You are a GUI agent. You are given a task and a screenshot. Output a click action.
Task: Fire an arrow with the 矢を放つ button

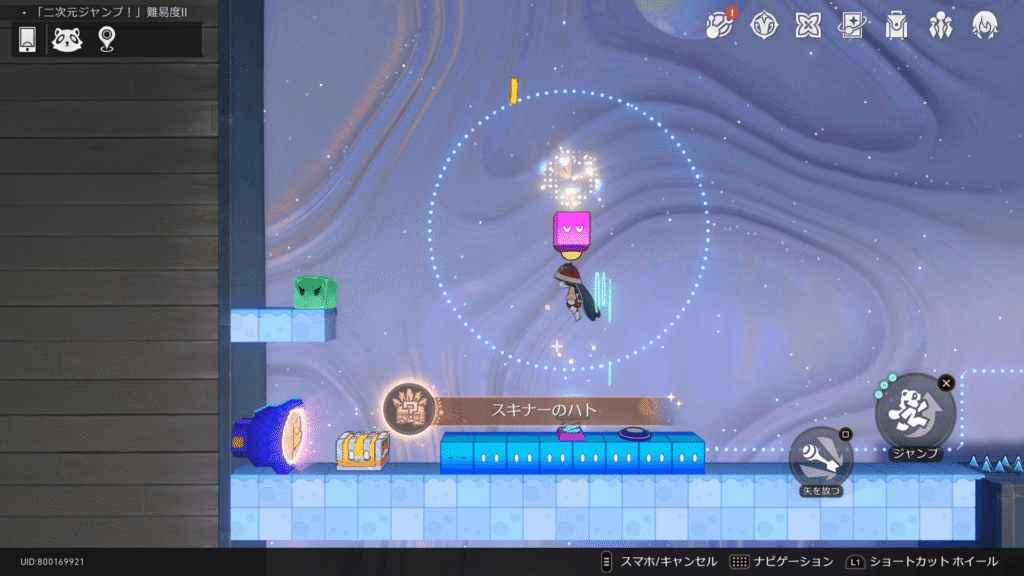pos(821,459)
